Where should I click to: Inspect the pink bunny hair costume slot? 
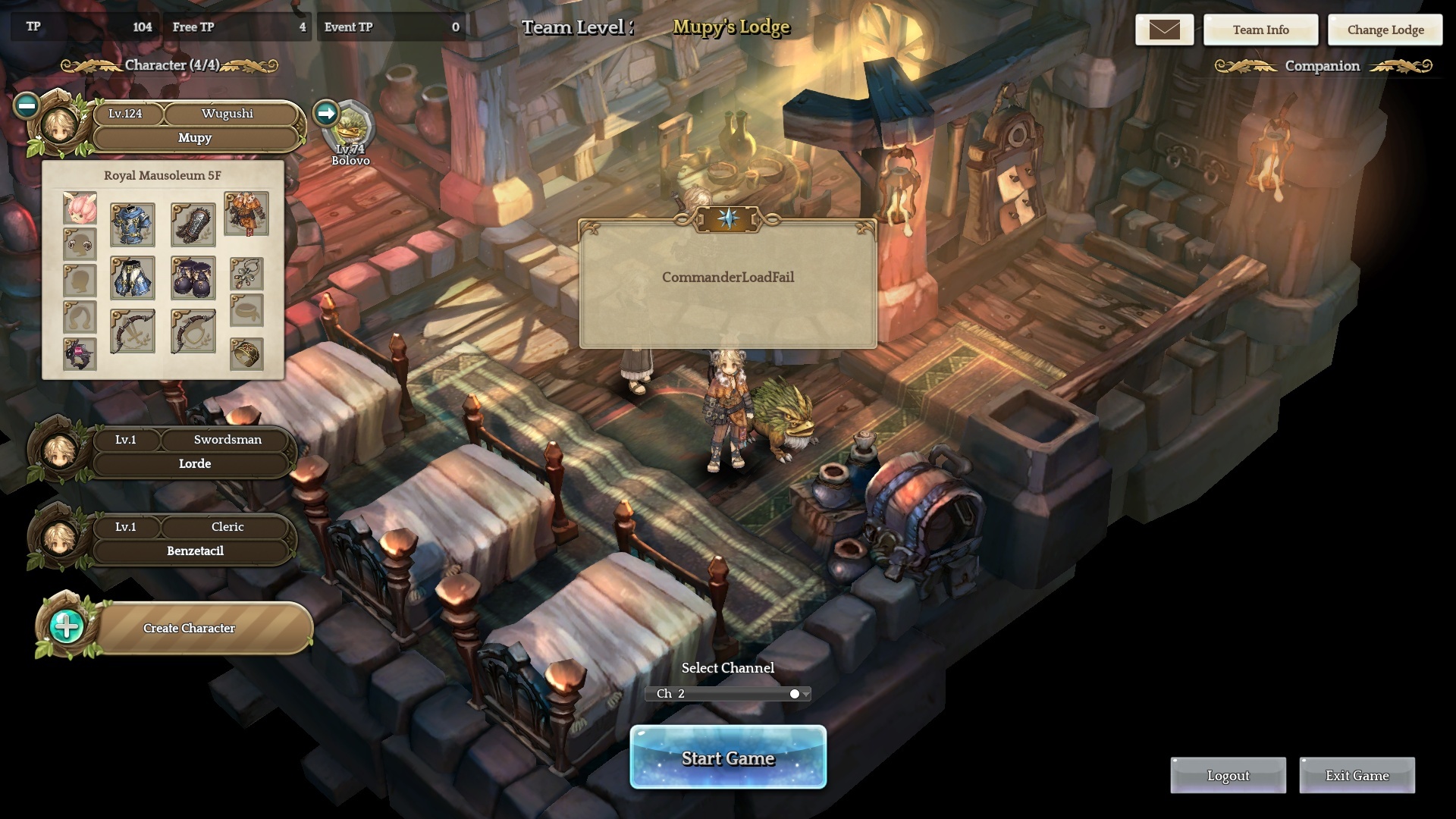tap(80, 208)
